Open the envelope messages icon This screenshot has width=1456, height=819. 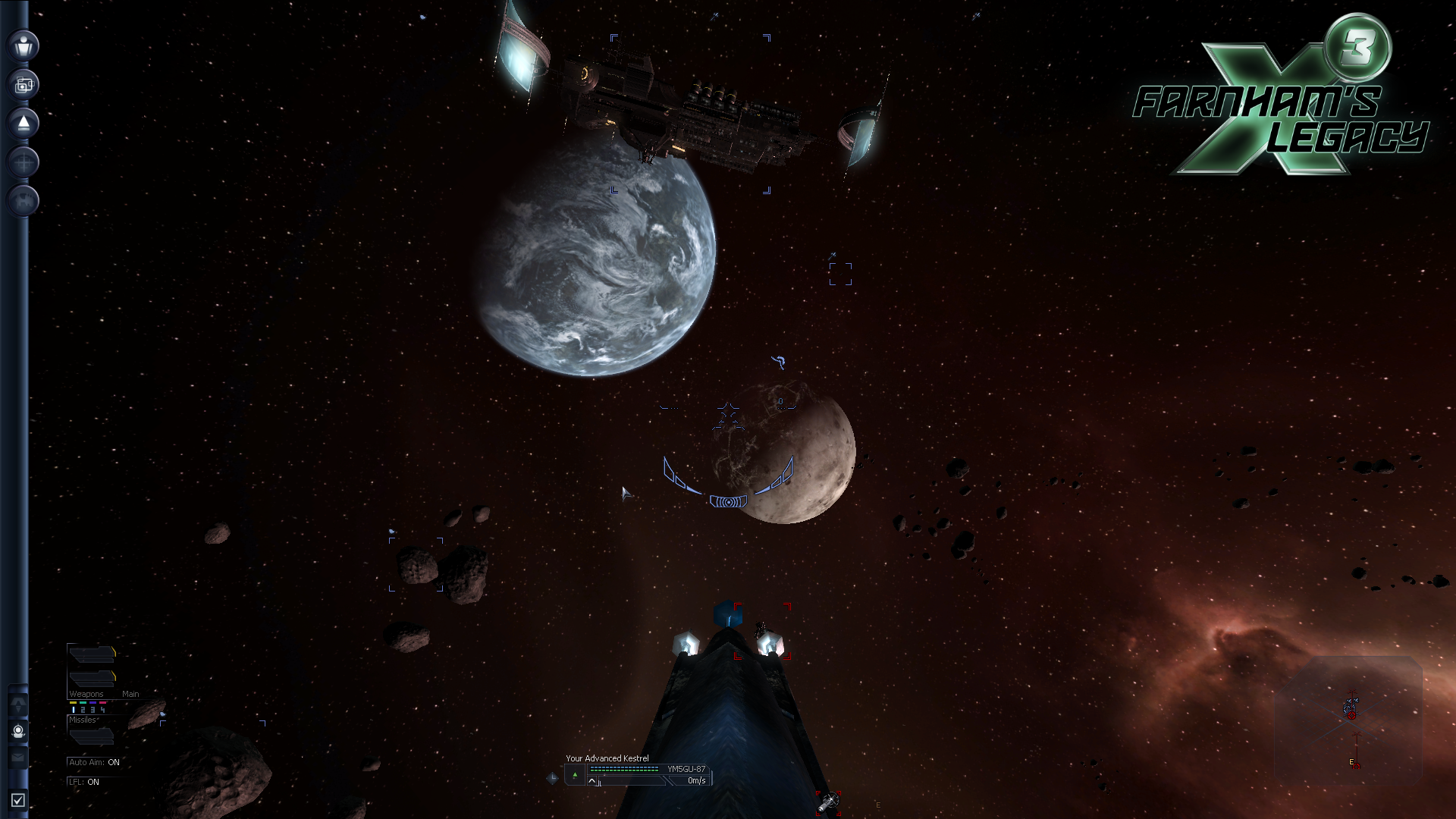(x=18, y=757)
